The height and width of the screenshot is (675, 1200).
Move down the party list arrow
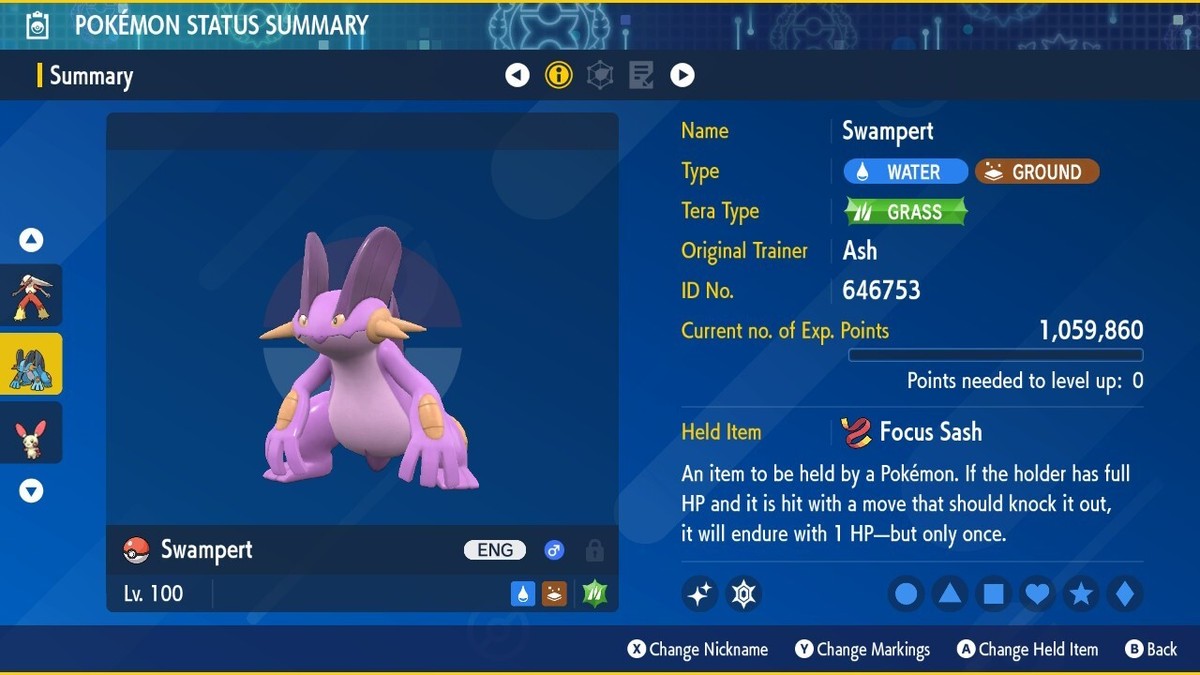(x=31, y=491)
